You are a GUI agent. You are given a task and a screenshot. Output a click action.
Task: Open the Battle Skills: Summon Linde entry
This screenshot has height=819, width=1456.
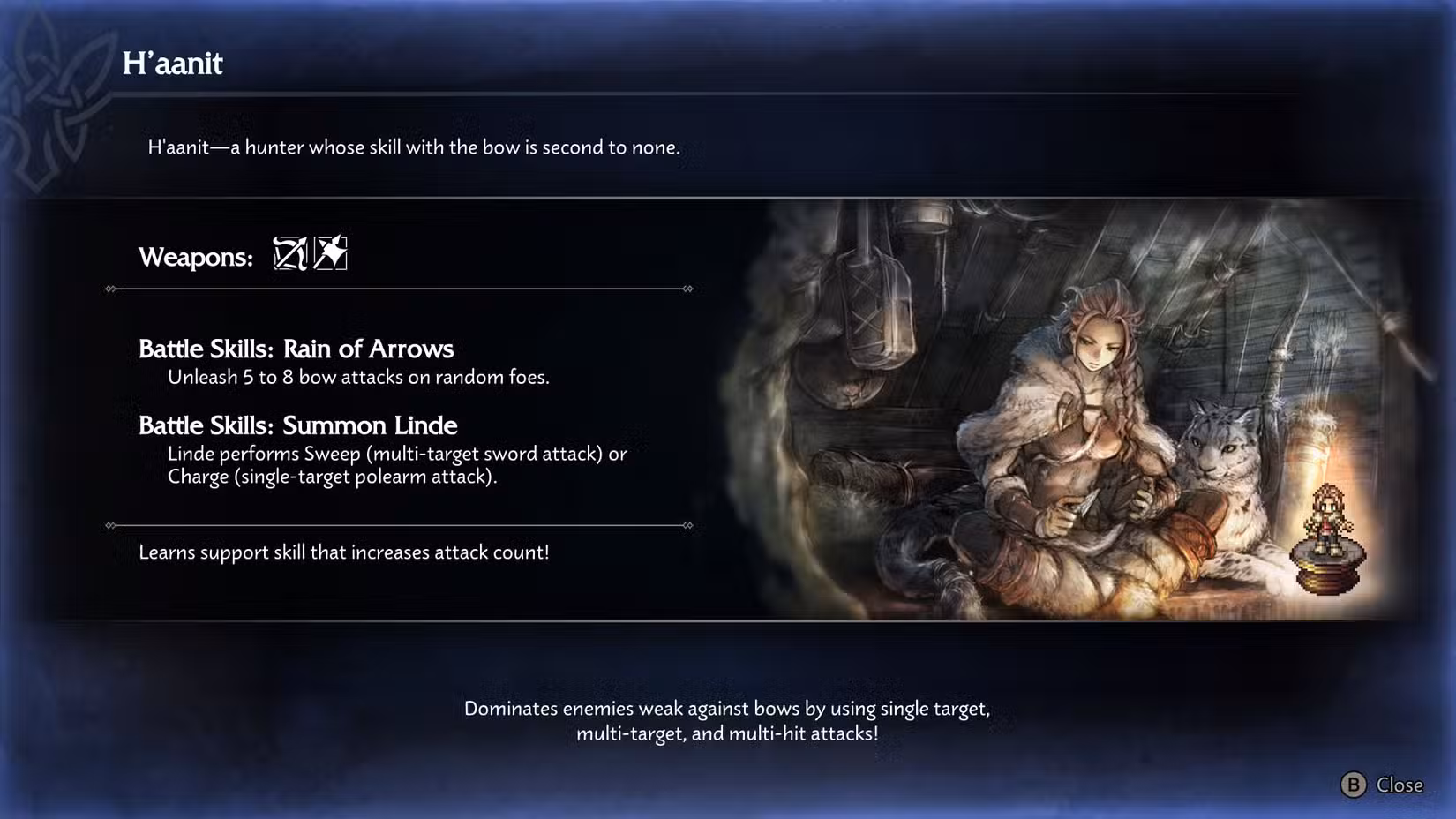click(x=298, y=425)
